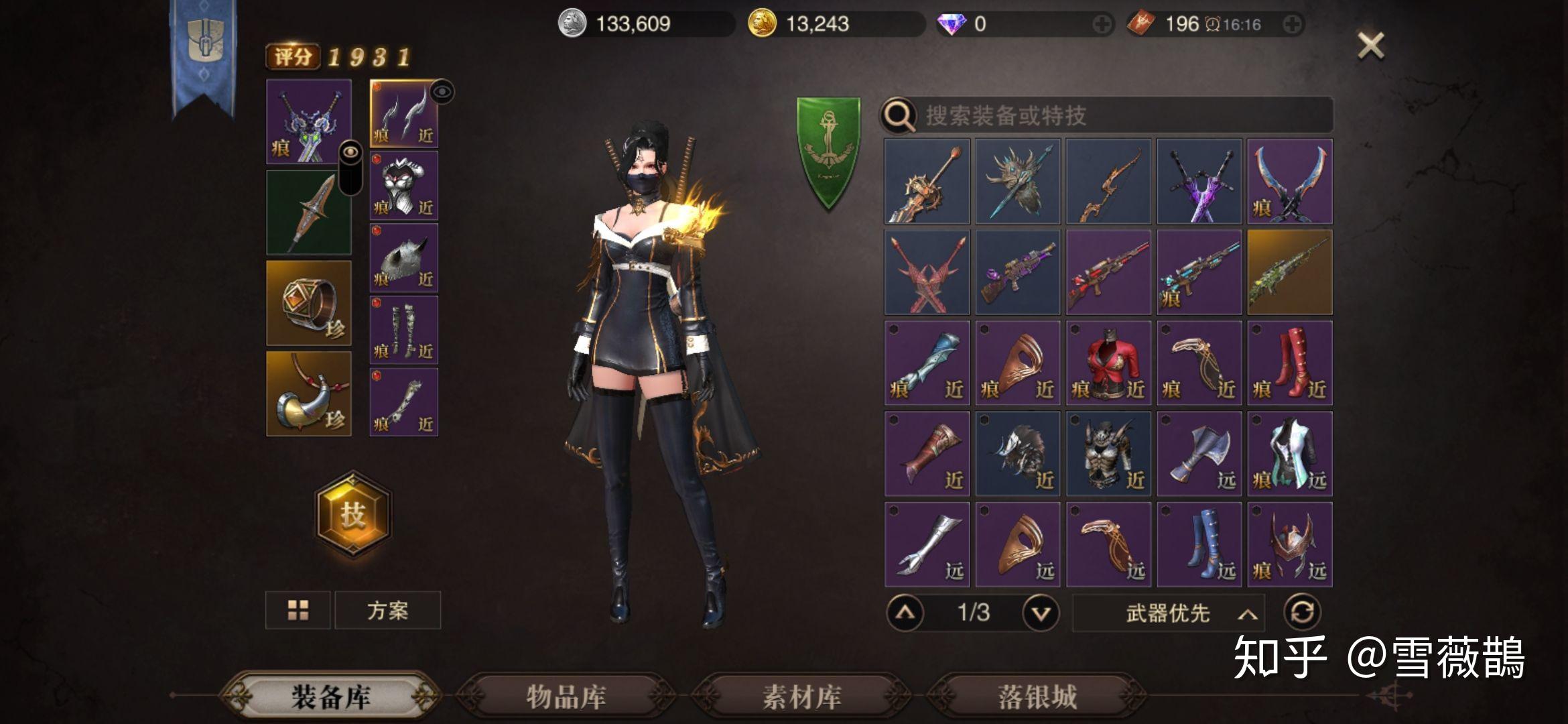The image size is (1568, 724).
Task: Pick the red high-heeled boots item
Action: (x=1290, y=363)
